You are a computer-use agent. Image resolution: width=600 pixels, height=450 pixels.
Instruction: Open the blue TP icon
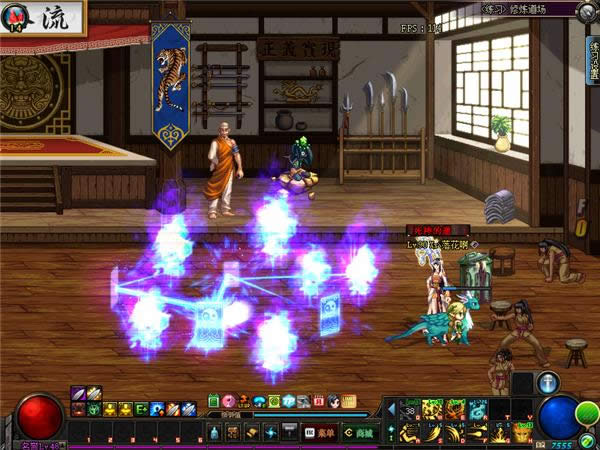point(289,401)
